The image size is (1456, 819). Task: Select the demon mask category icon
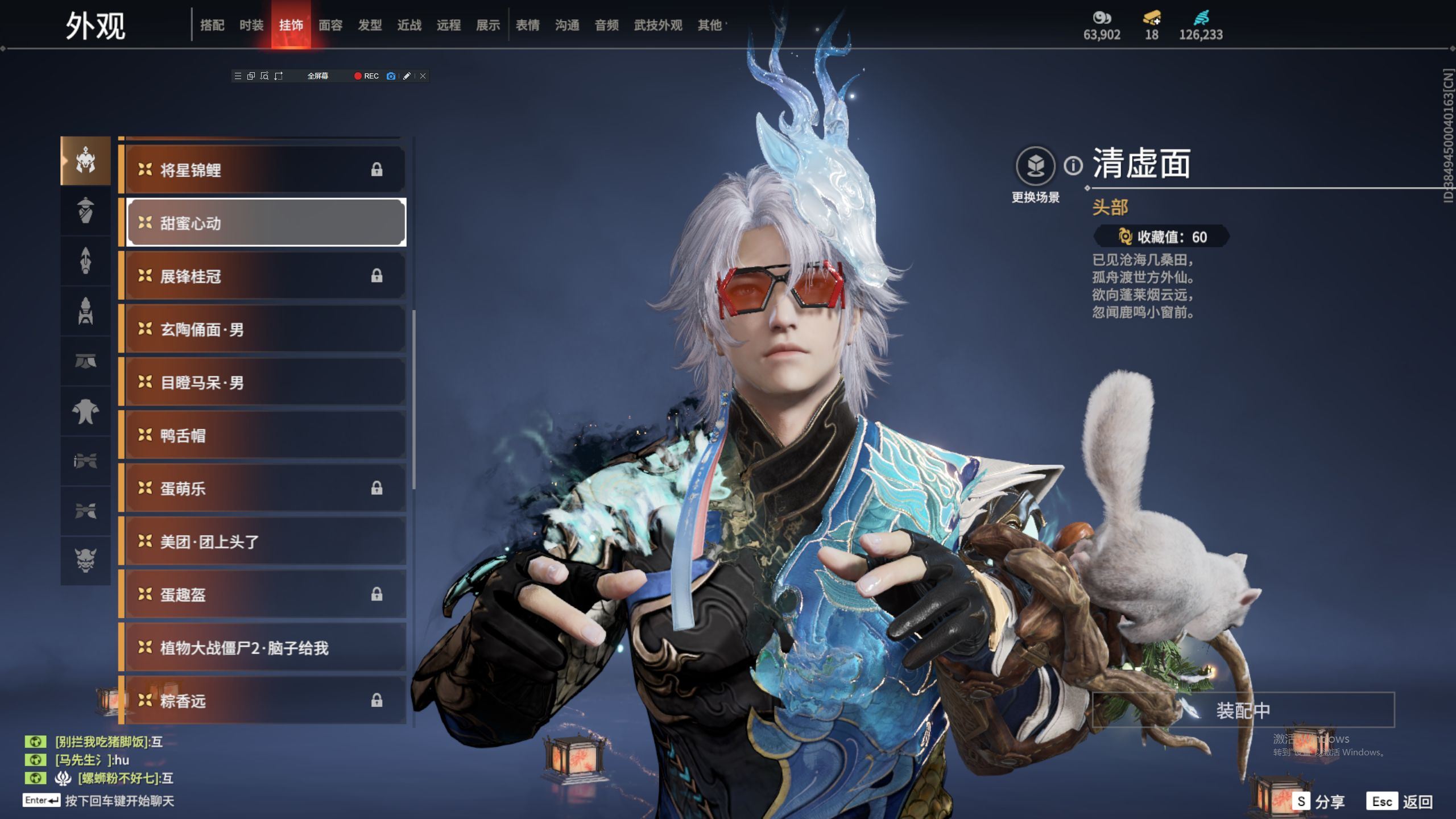point(86,560)
